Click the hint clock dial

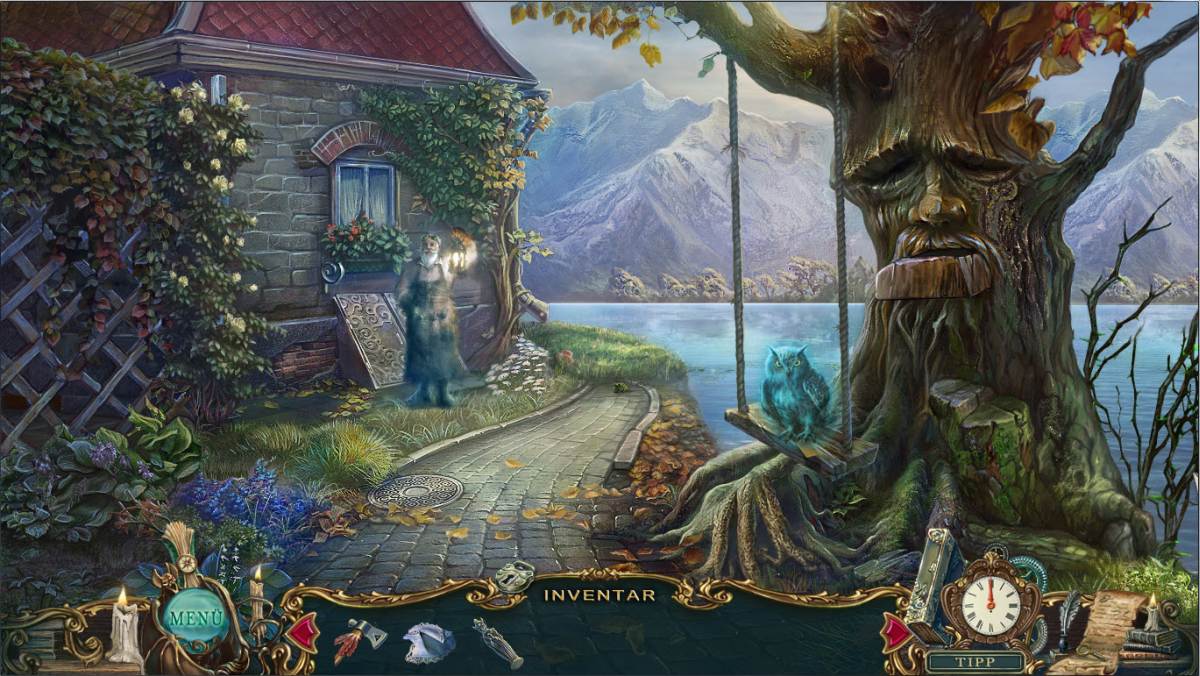click(x=990, y=604)
